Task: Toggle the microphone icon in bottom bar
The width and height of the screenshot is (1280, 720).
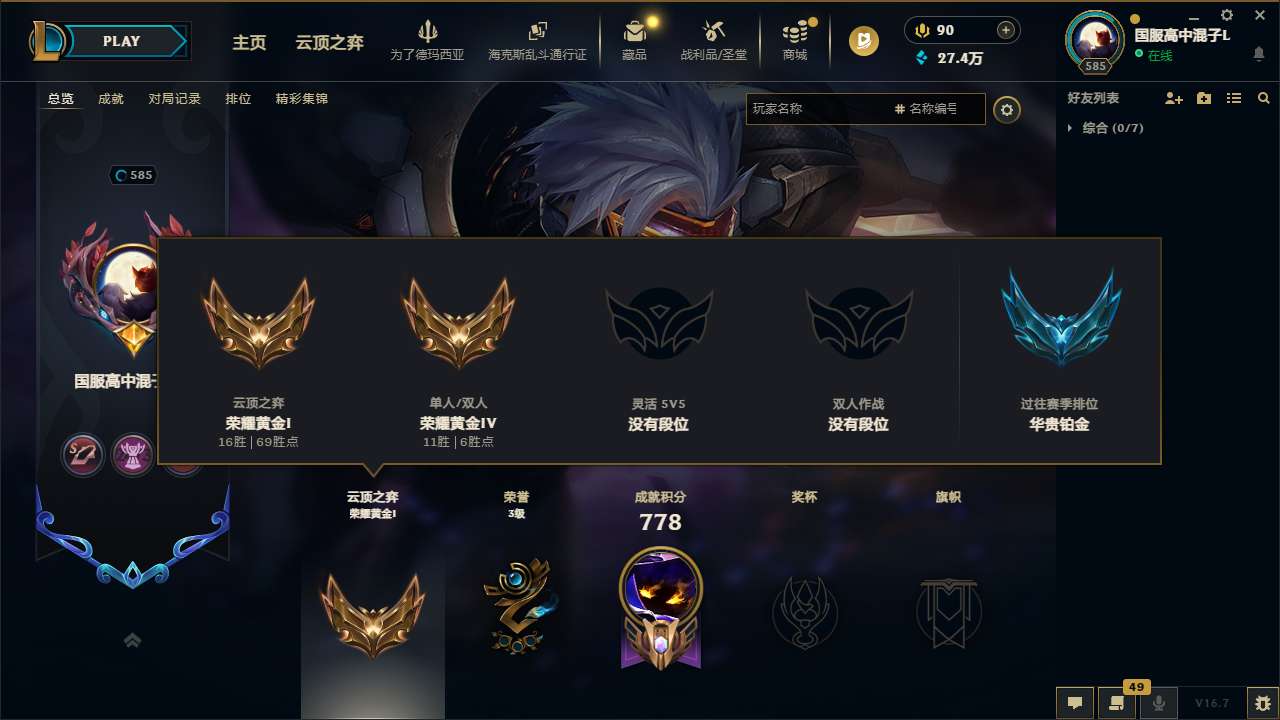Action: pos(1159,702)
